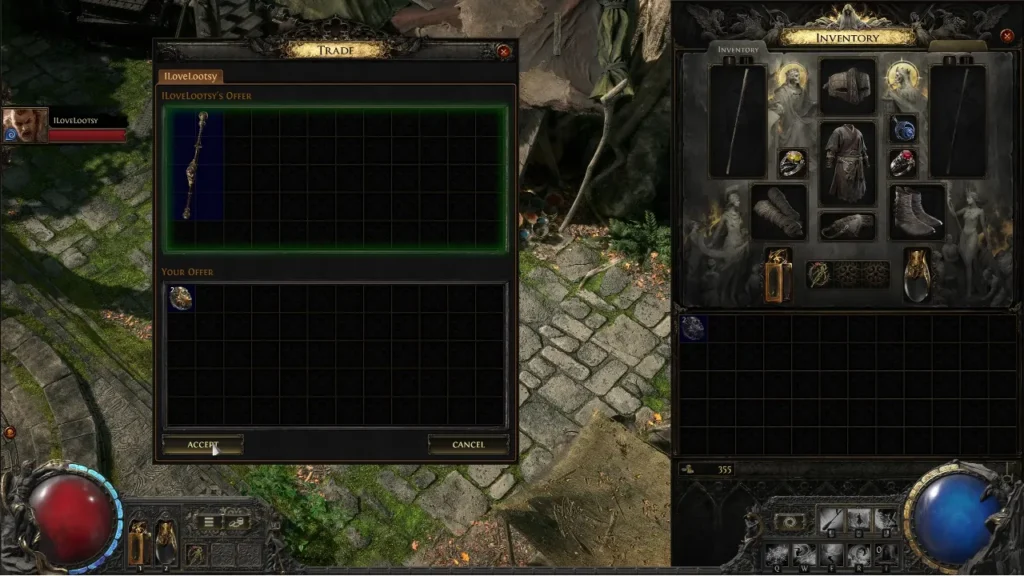Screen dimensions: 1024x576
Task: Select the ILoveLootsy trade tab
Action: click(x=191, y=76)
